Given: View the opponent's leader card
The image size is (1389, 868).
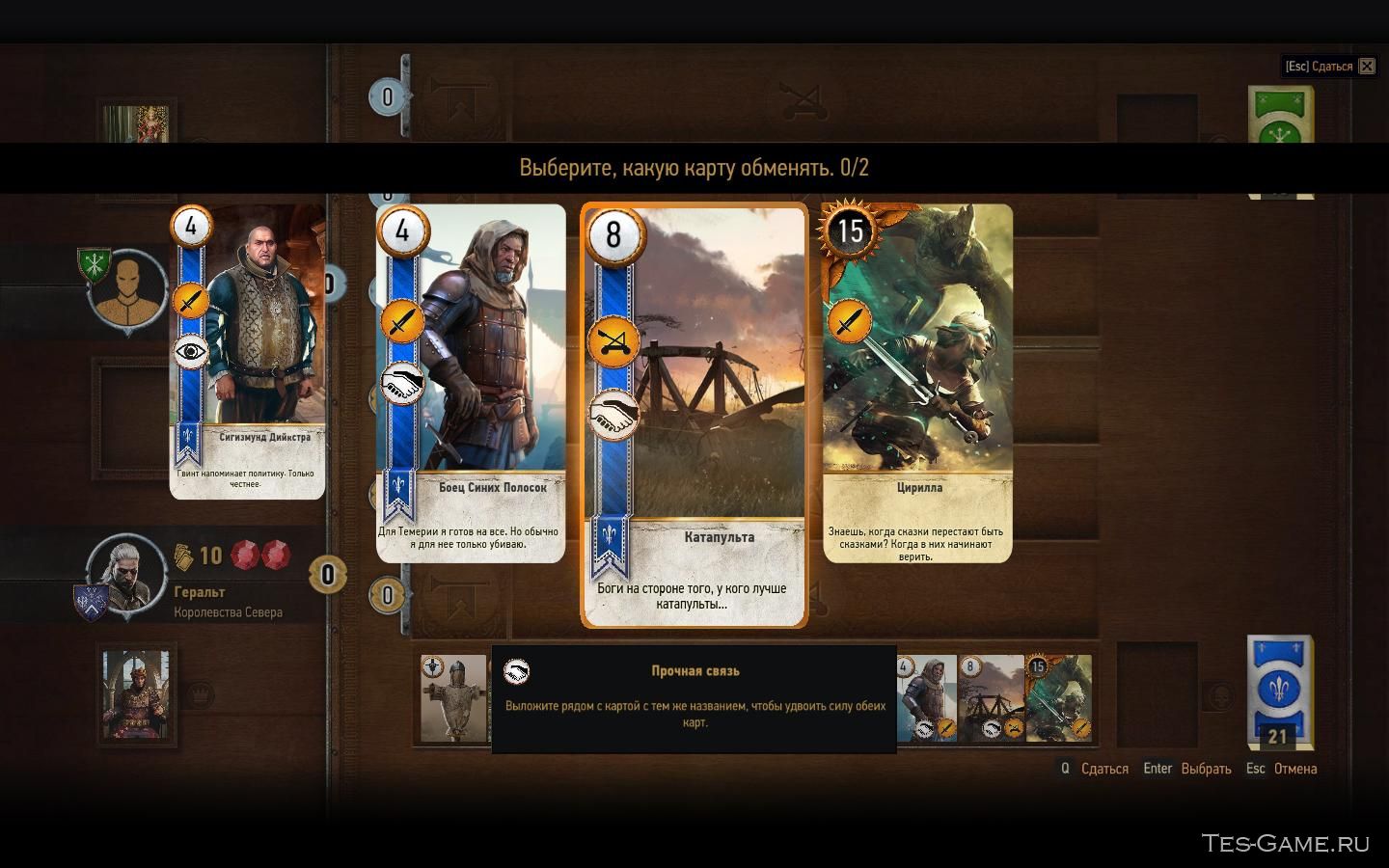Looking at the screenshot, I should (137, 125).
